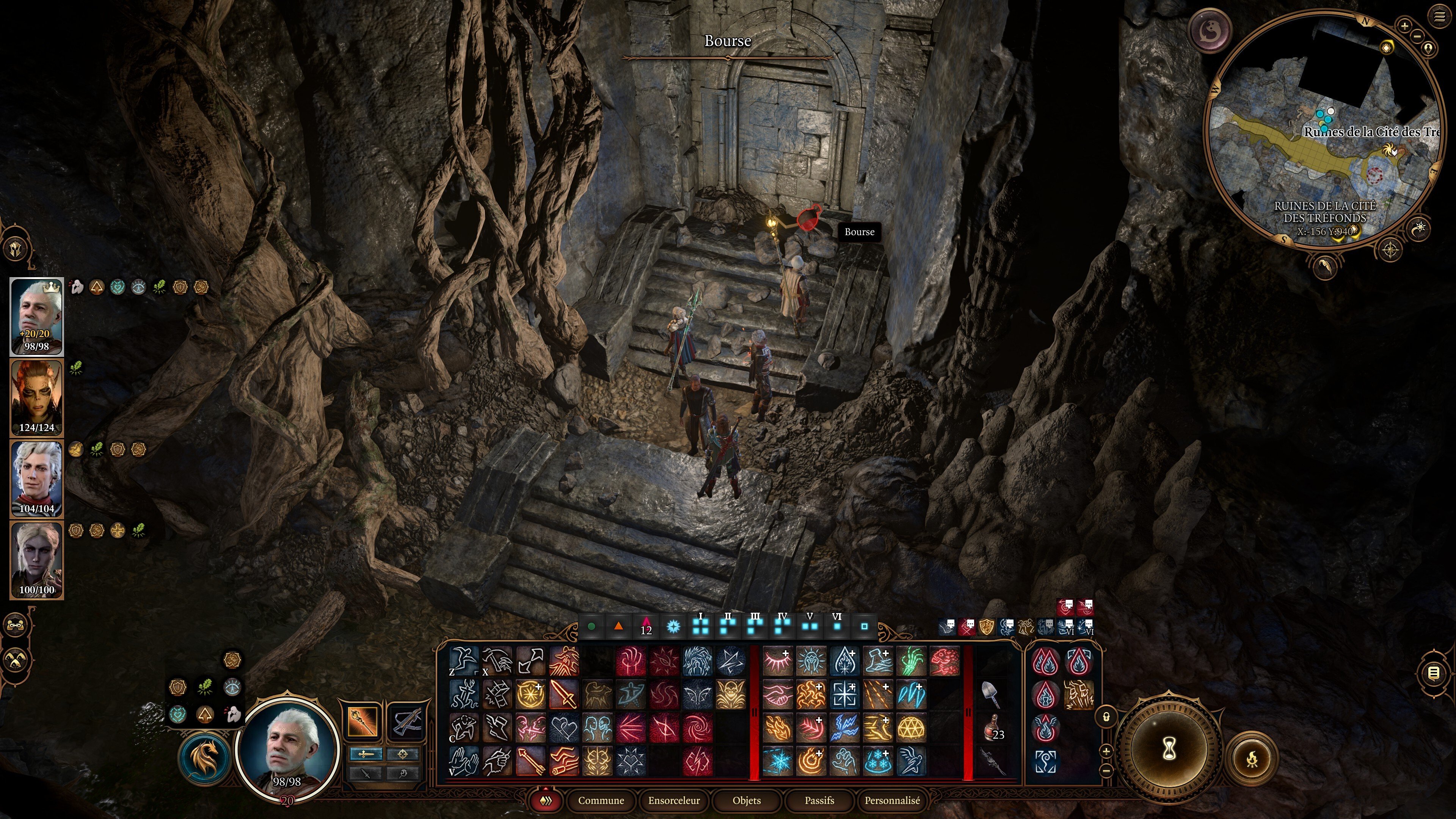1456x819 pixels.
Task: Switch to the Personnalisé tab
Action: pyautogui.click(x=892, y=800)
